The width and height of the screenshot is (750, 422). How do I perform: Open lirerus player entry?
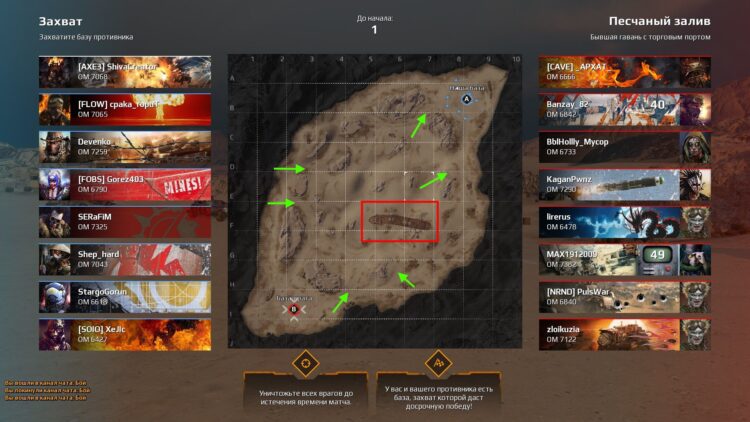pos(624,221)
